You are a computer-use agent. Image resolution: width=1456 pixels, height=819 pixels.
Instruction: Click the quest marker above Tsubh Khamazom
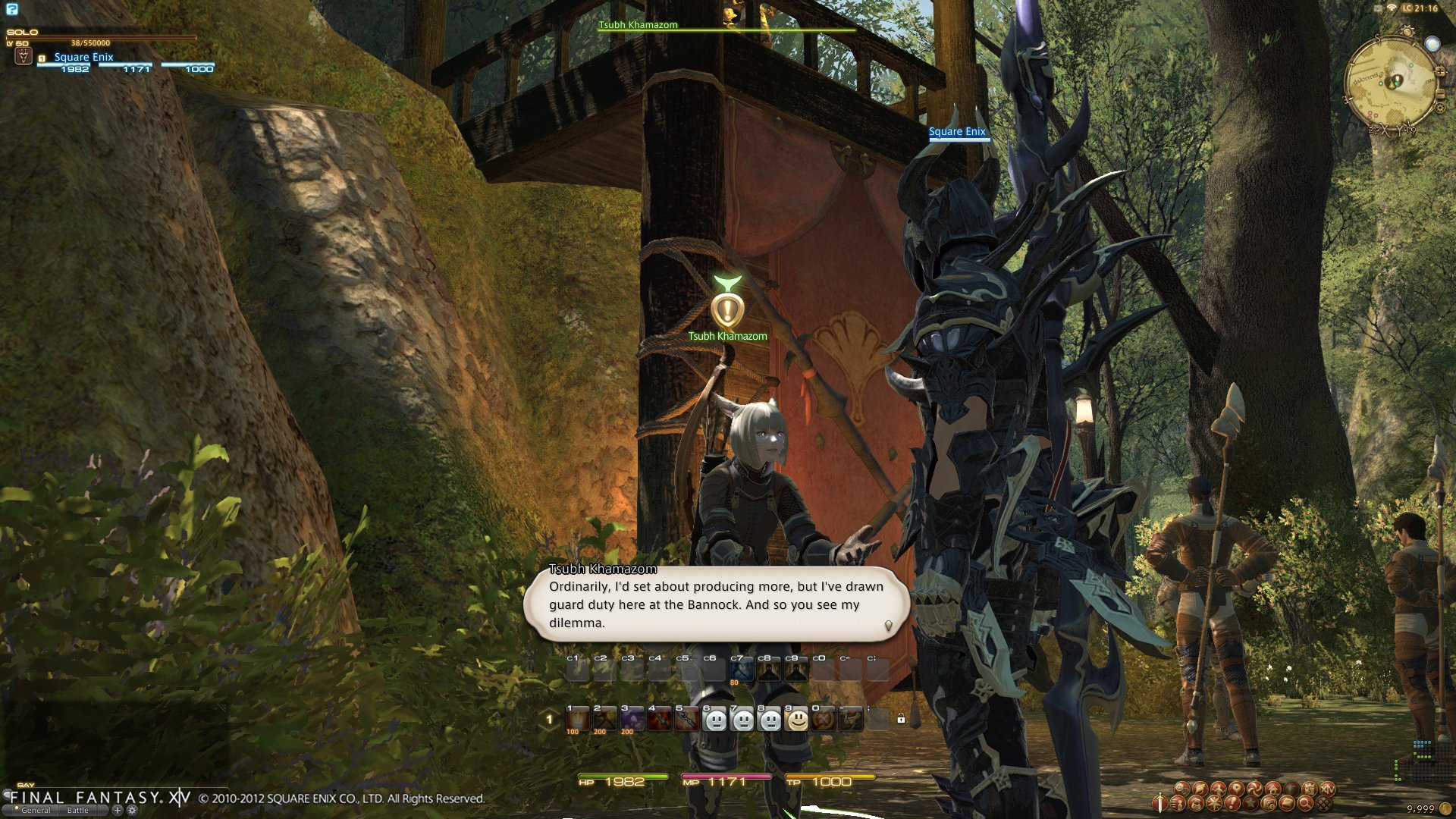(726, 309)
